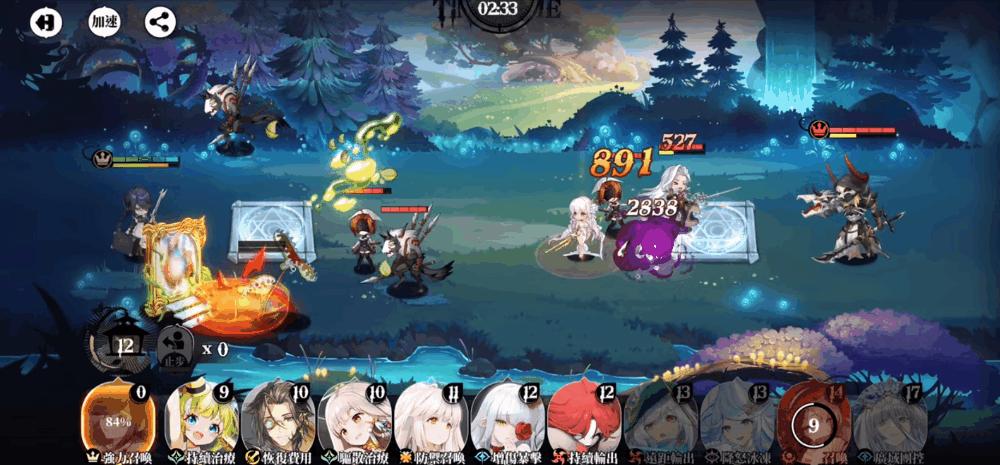Exit the battle with the back-arrow button
Viewport: 1000px width, 465px height.
[x=45, y=22]
